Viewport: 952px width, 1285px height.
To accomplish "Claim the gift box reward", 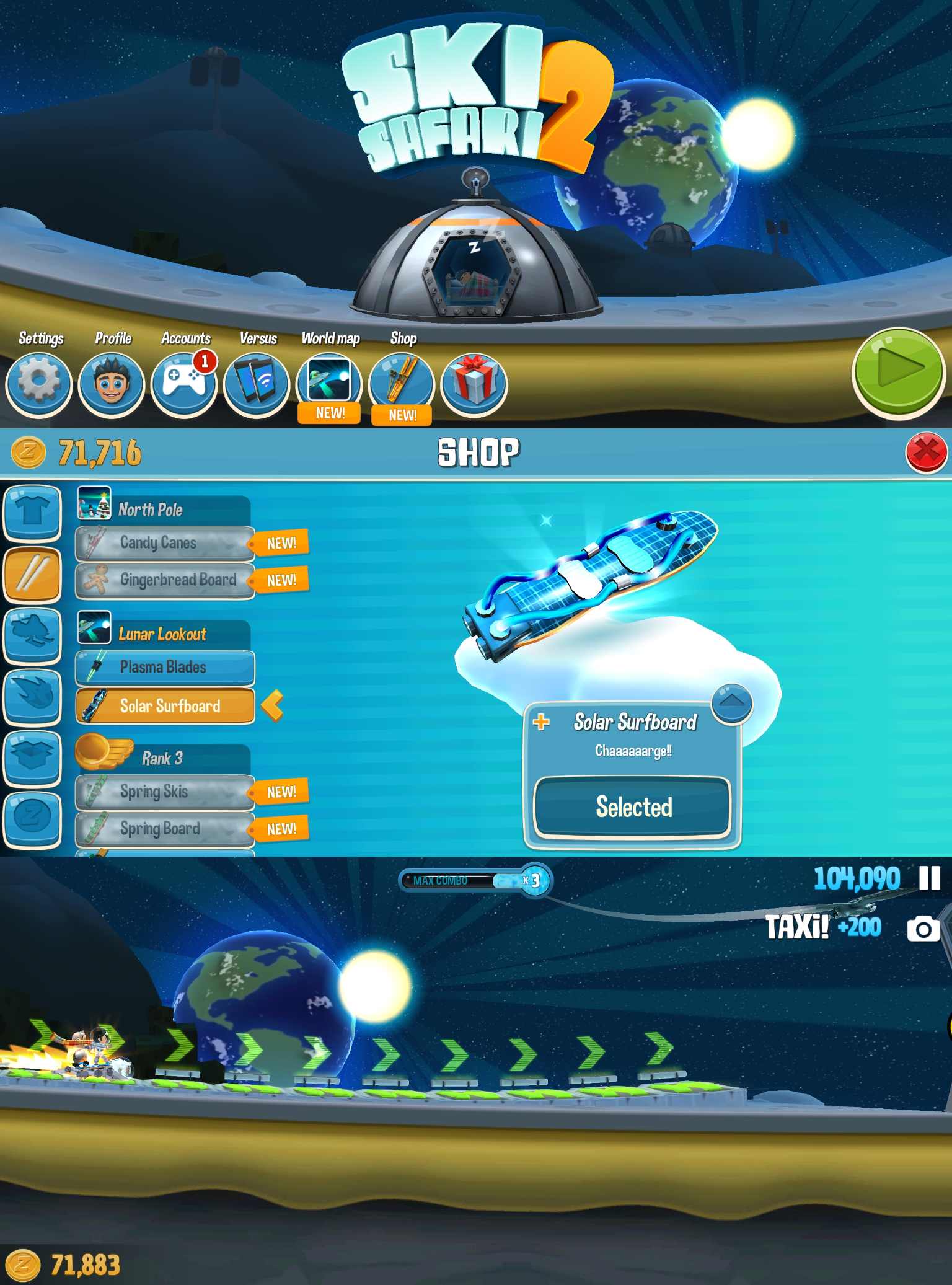I will click(474, 384).
